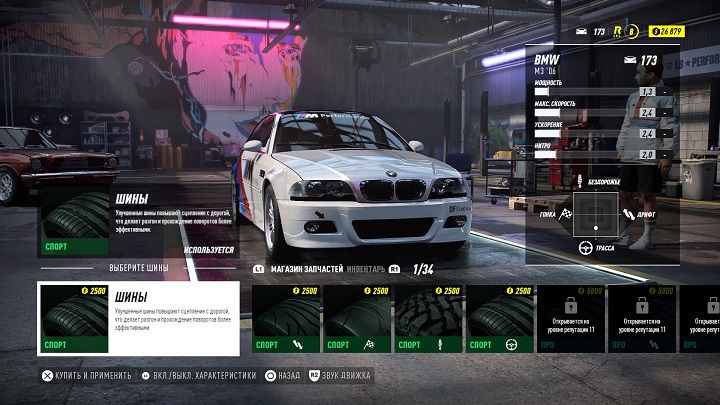Select the highlighted Шины sport tire card

tap(138, 318)
